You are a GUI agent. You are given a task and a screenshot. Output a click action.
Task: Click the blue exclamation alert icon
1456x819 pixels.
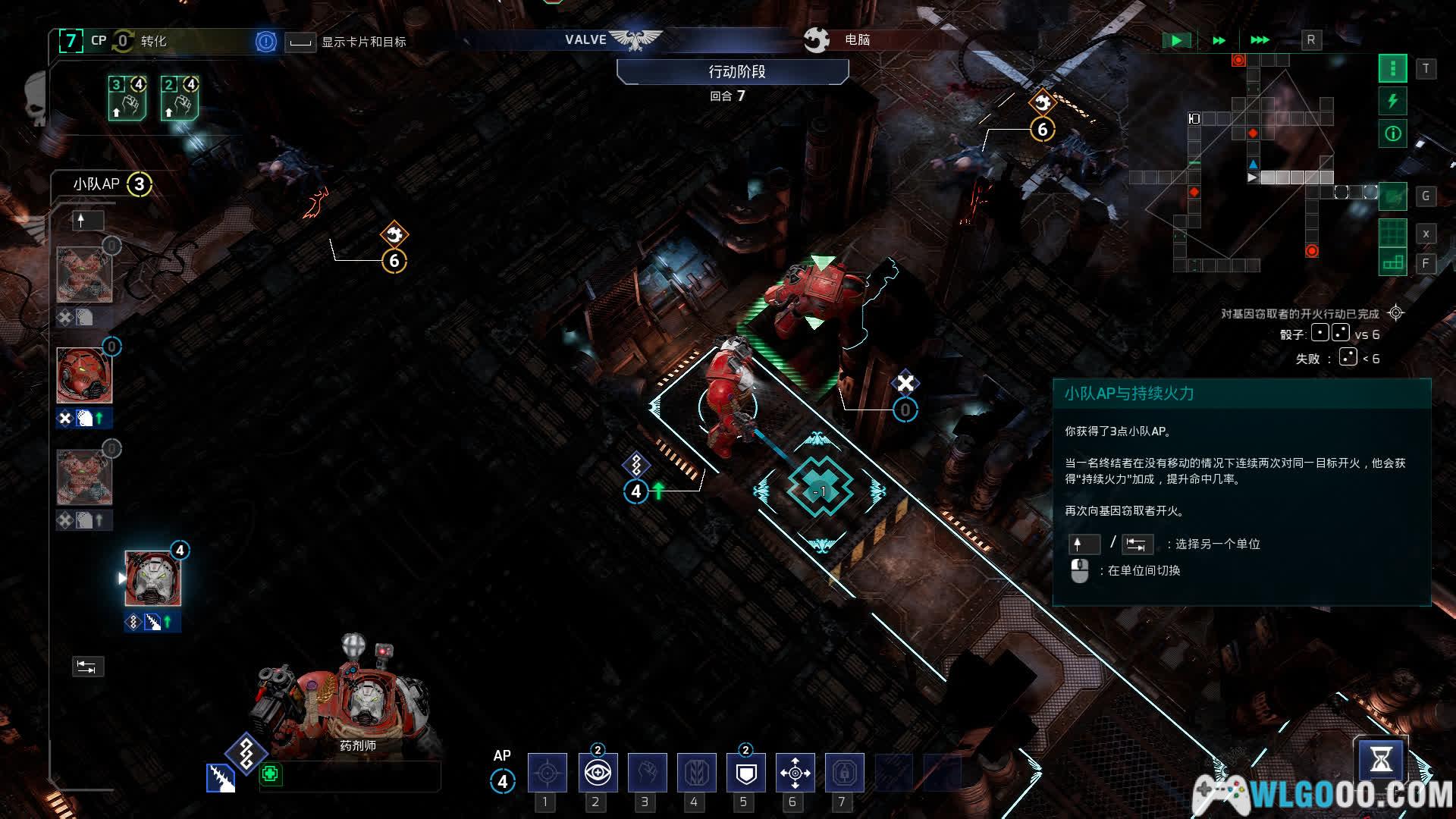265,41
